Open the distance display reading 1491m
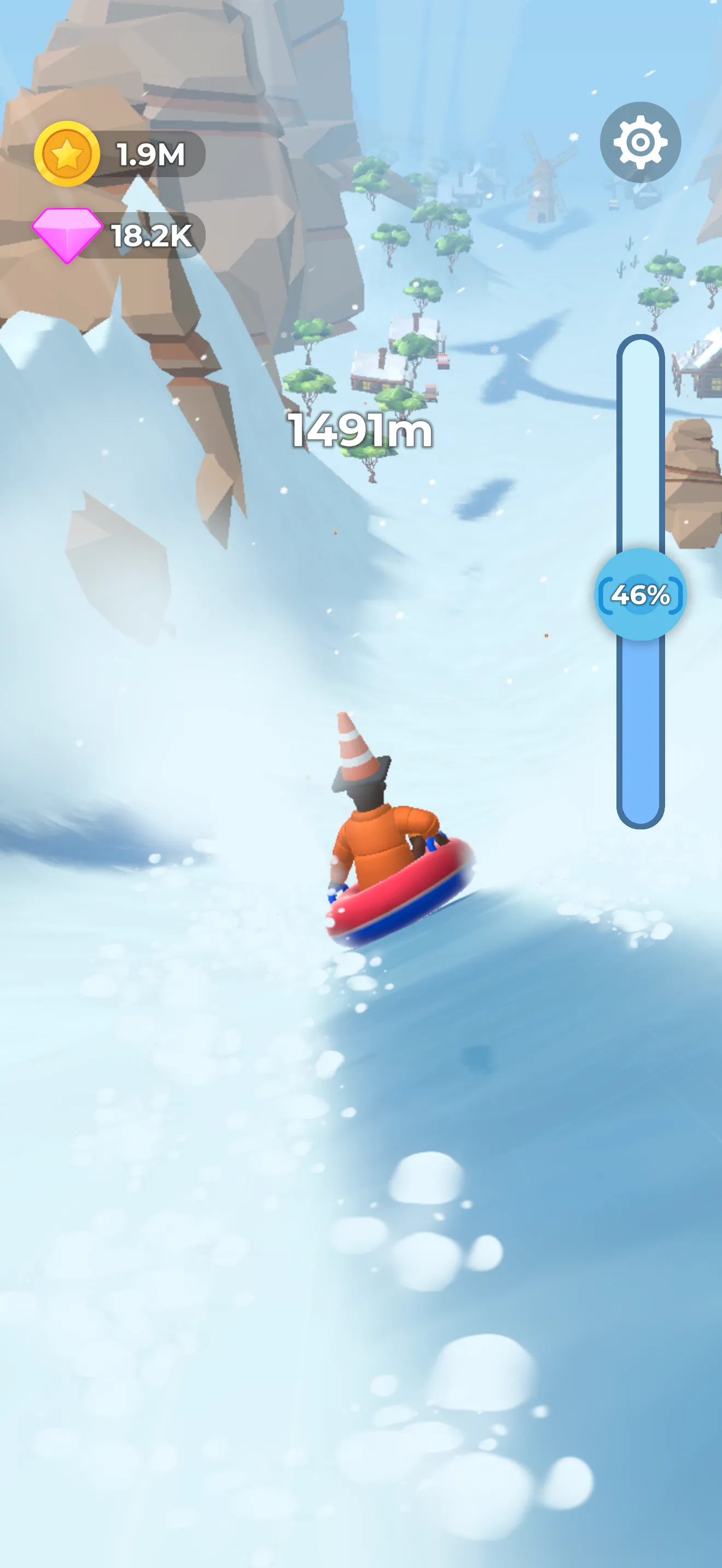 point(360,430)
